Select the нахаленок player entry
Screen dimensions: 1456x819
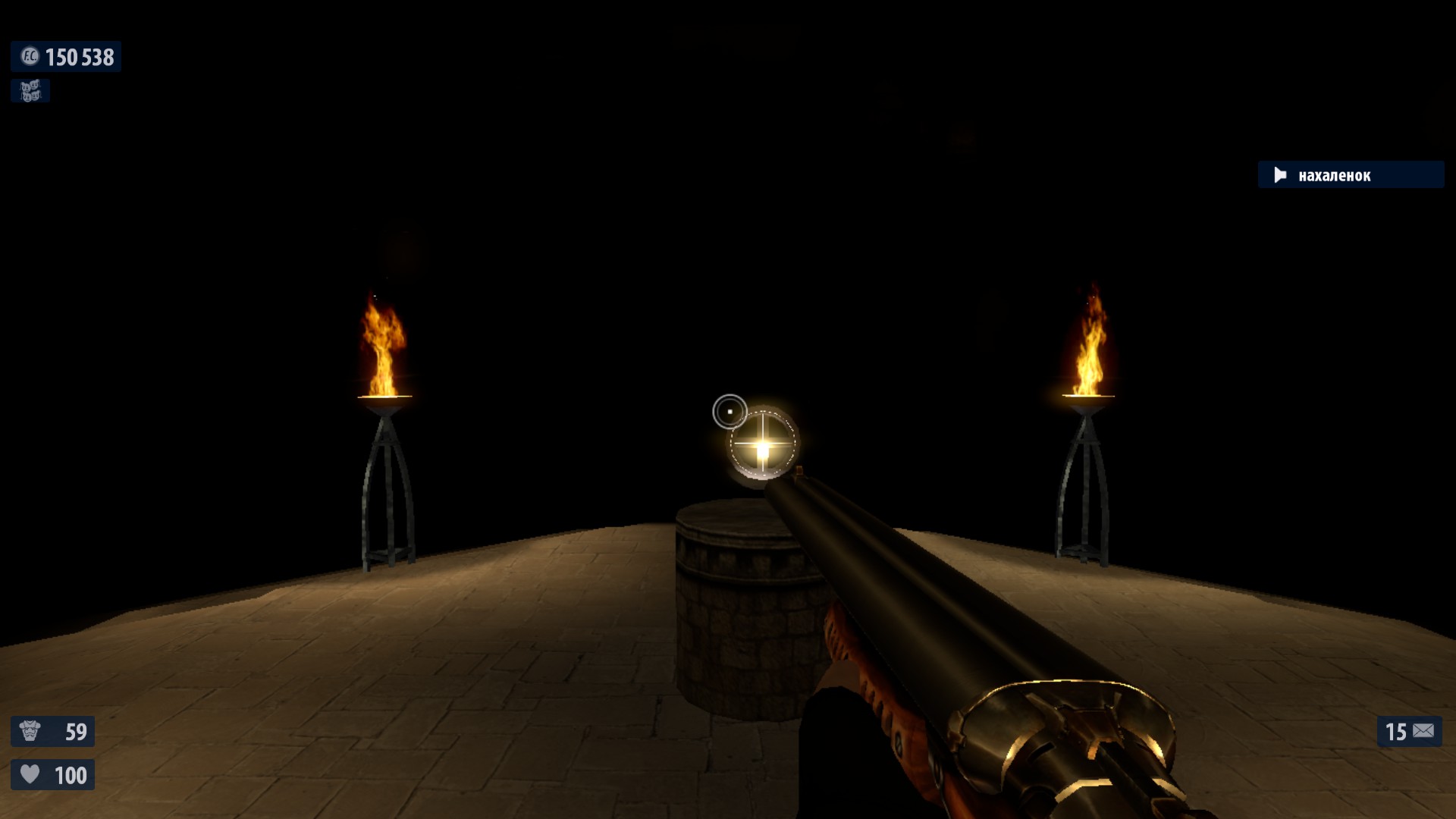pos(1350,175)
